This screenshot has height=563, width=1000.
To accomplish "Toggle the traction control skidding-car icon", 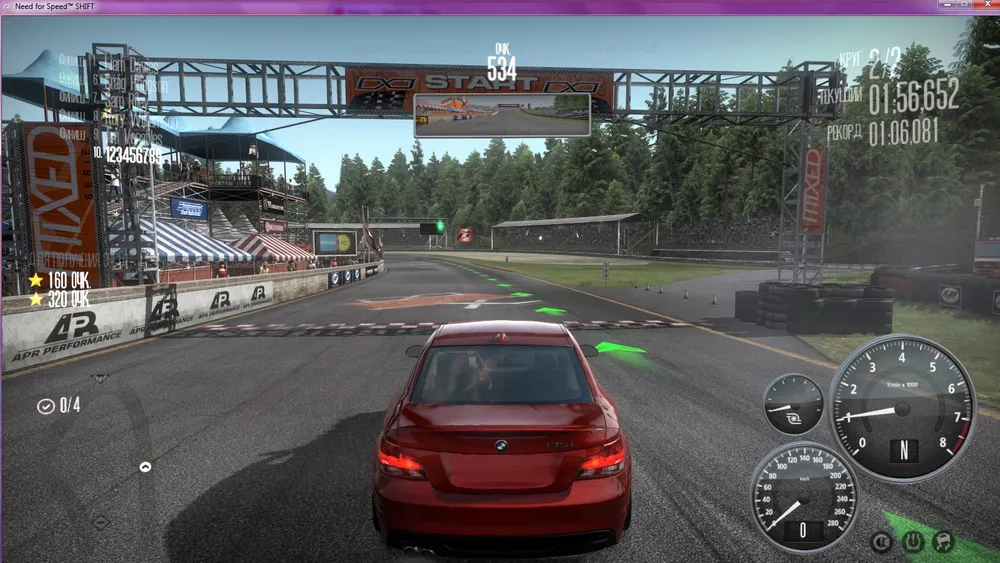I will click(943, 542).
